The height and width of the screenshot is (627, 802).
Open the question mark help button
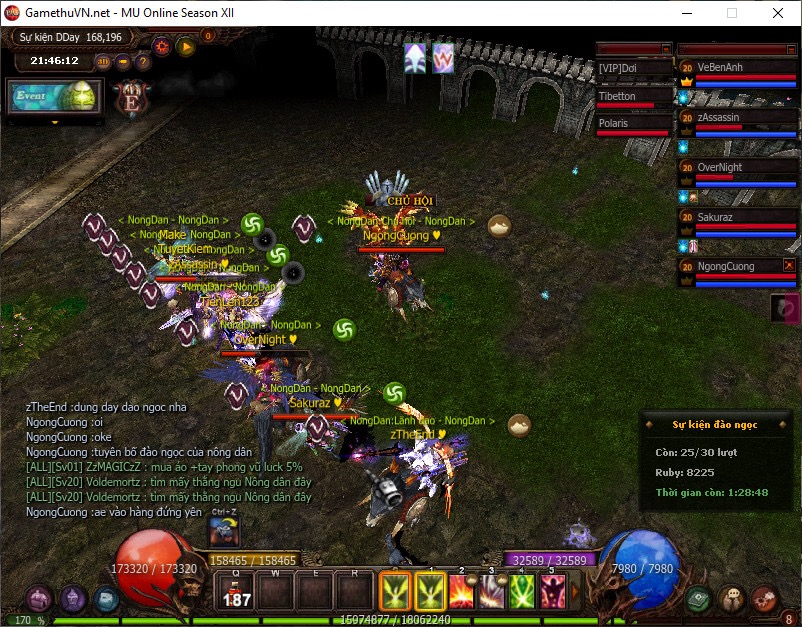pos(143,61)
